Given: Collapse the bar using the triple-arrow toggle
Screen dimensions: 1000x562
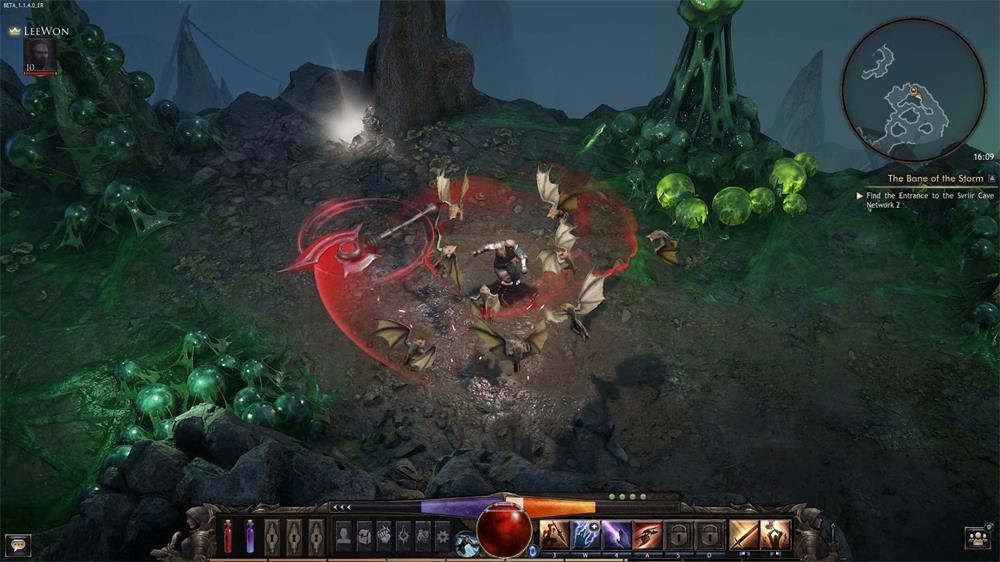Looking at the screenshot, I should coord(343,508).
